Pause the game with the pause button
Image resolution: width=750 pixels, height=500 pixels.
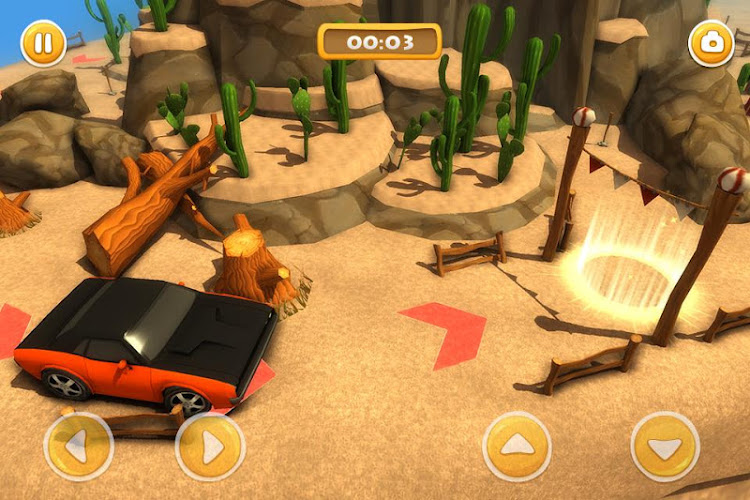(43, 44)
